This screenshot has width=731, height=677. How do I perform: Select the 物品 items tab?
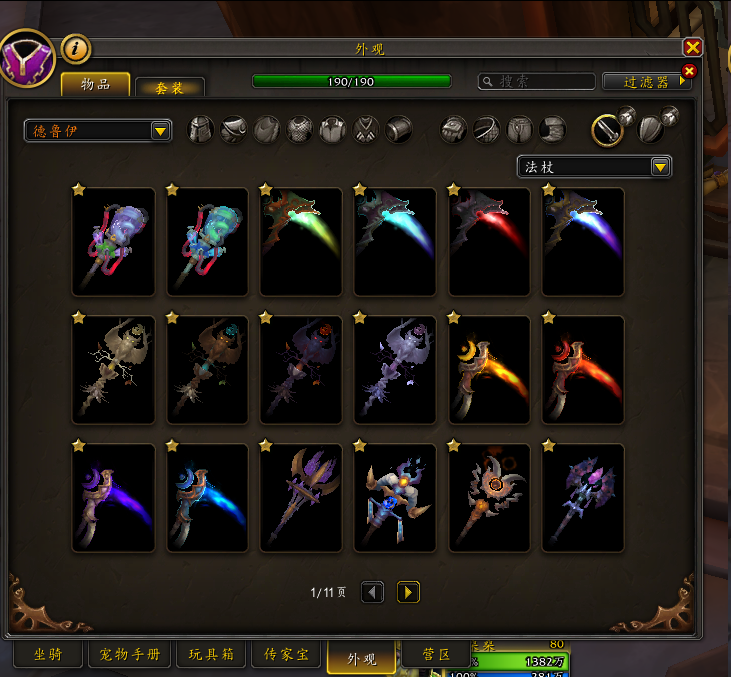point(96,84)
